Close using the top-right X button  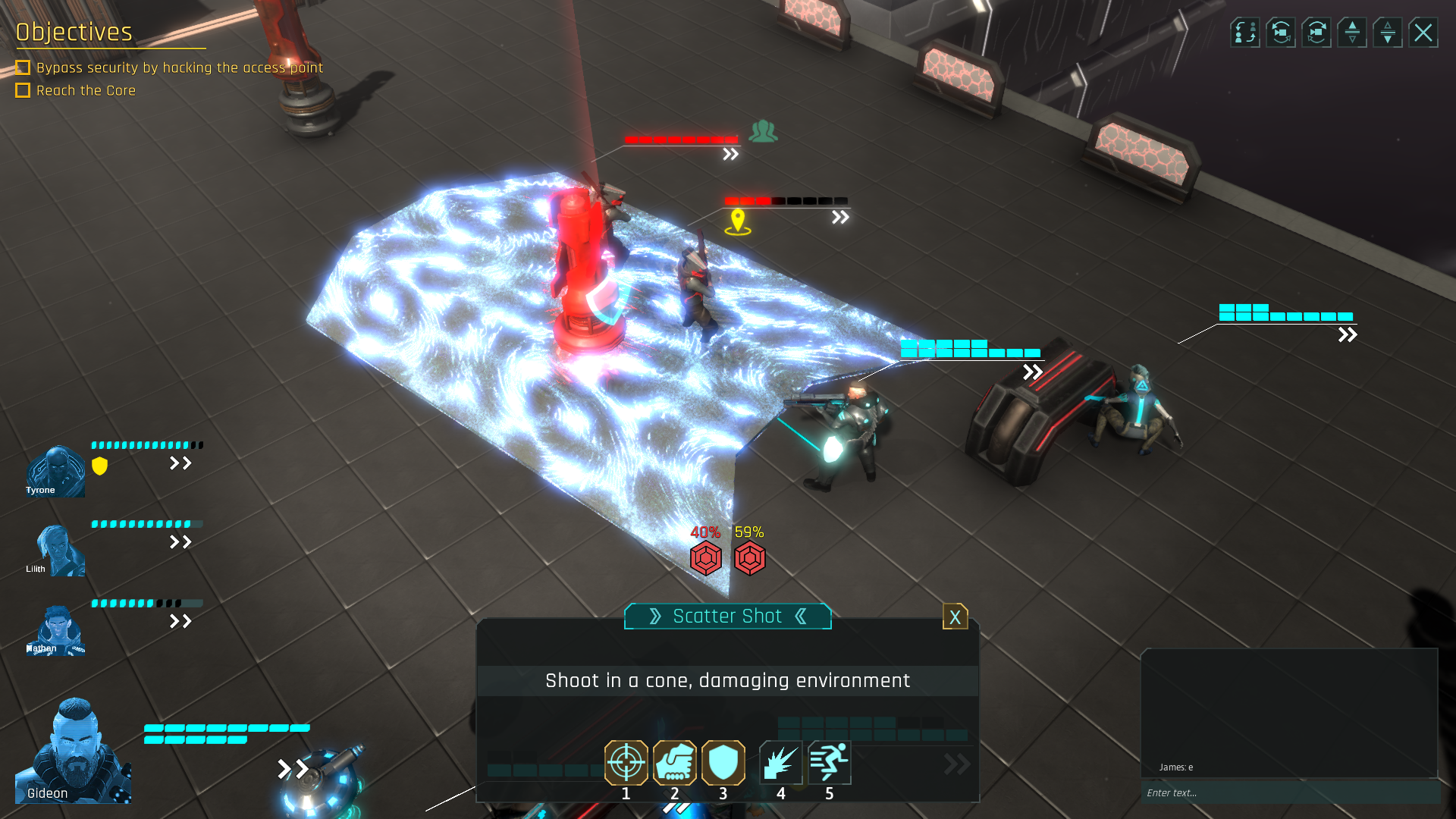pos(1423,33)
